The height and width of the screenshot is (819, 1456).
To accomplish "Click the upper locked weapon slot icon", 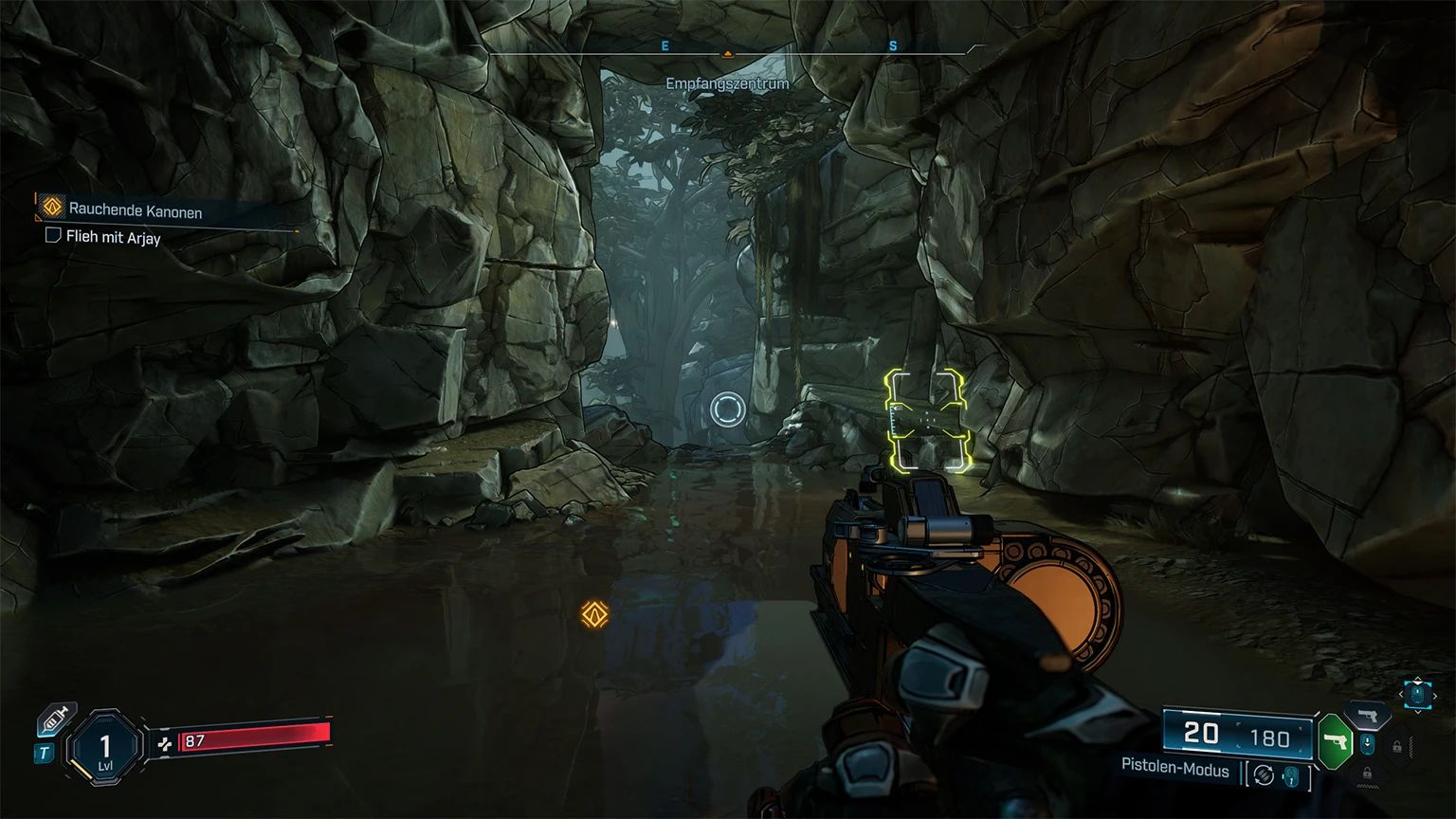I will [x=1397, y=745].
